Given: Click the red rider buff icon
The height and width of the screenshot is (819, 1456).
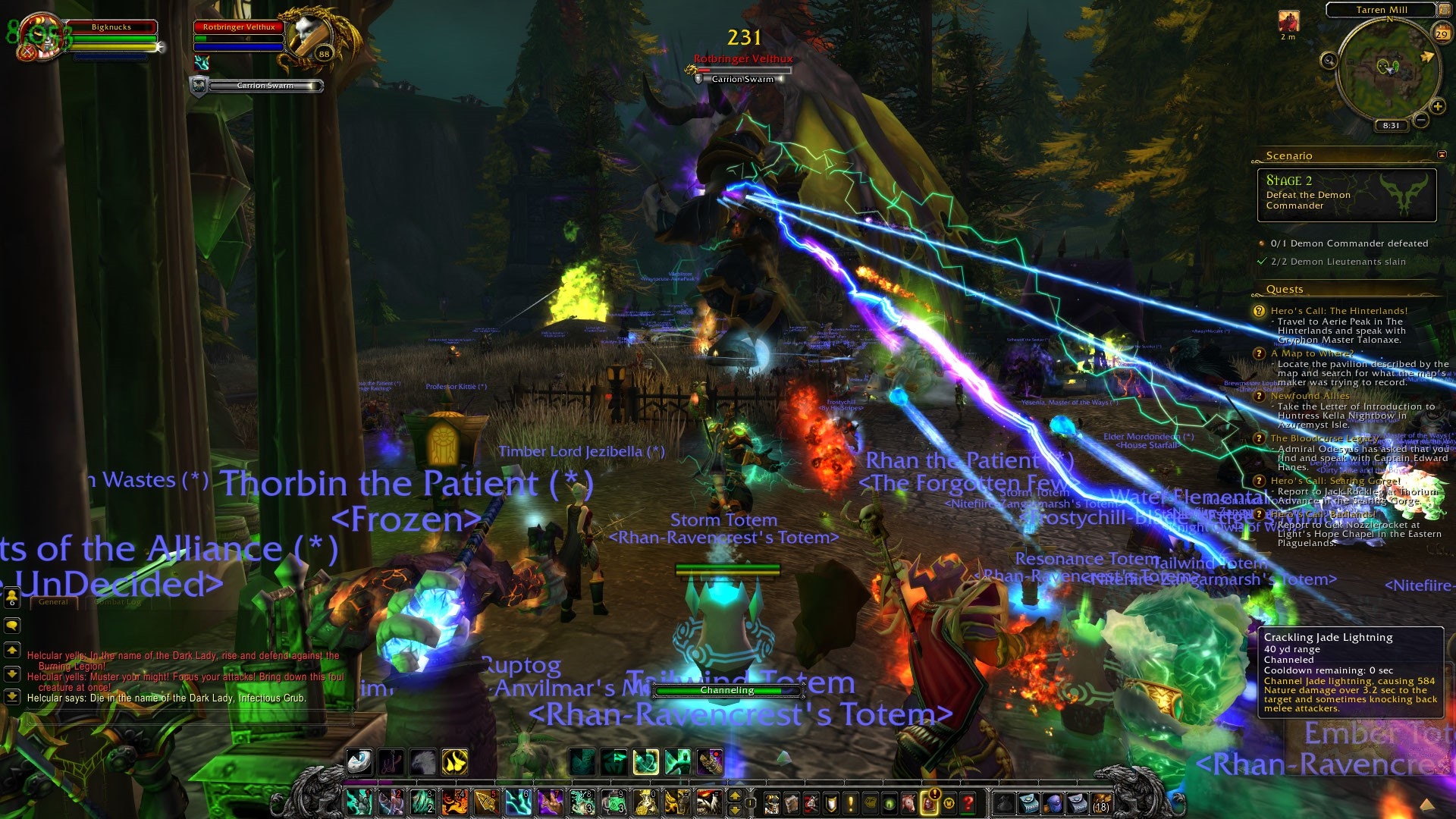Looking at the screenshot, I should coord(1288,21).
